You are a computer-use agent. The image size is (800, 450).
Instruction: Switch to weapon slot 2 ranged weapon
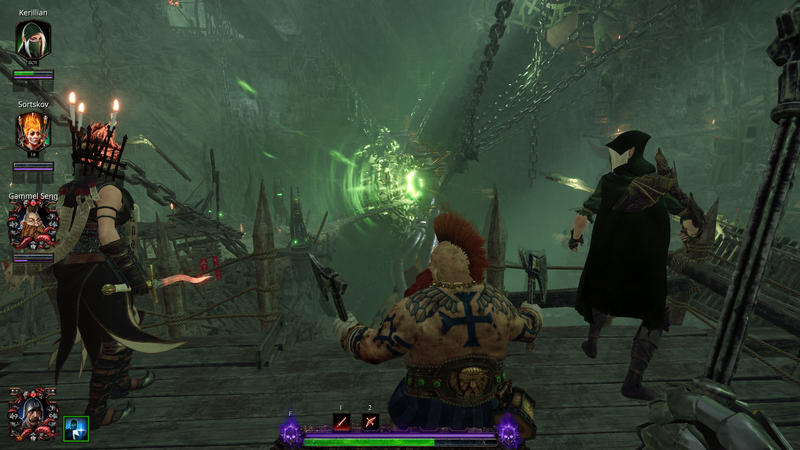click(370, 421)
